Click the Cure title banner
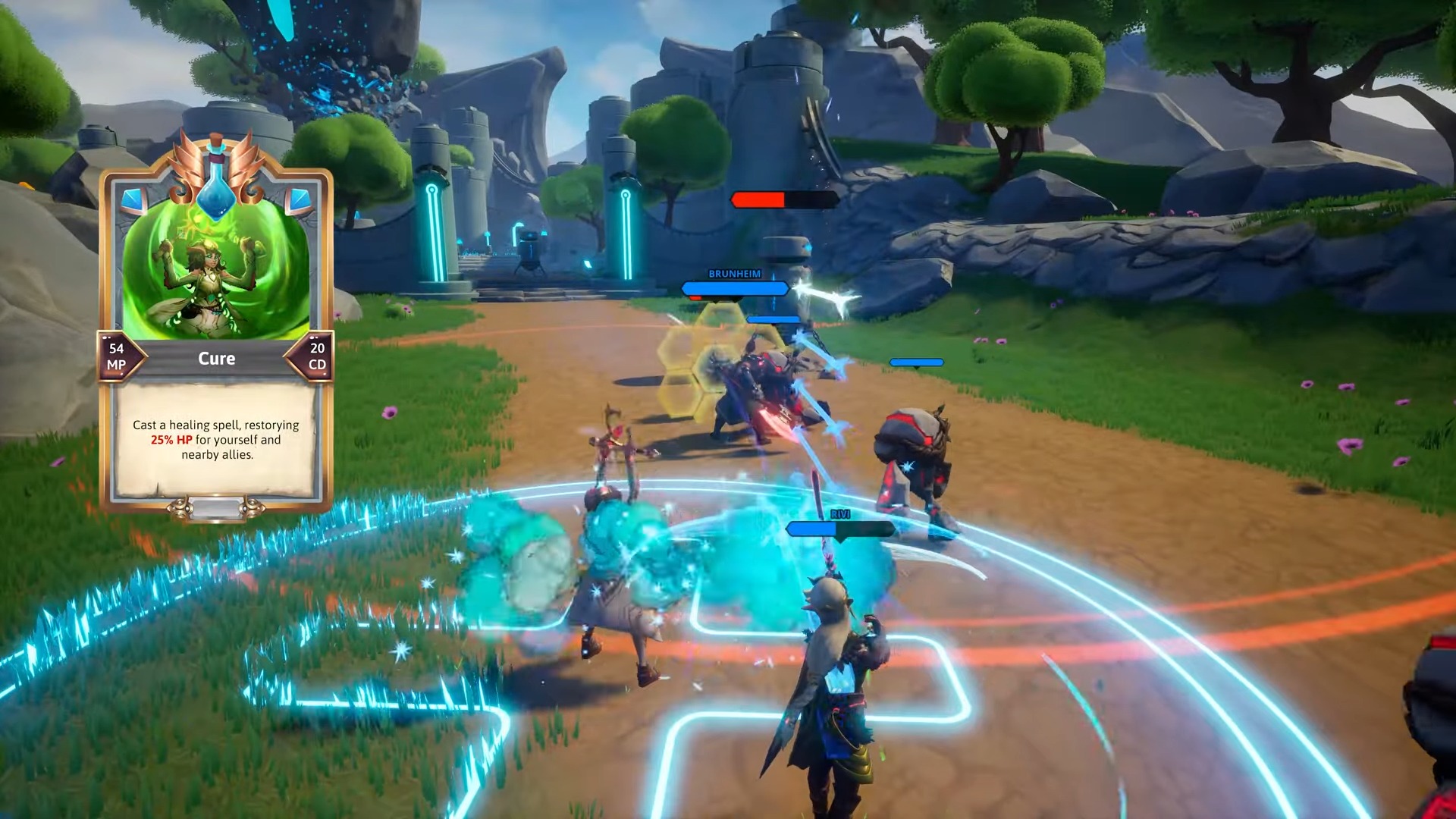 click(216, 358)
